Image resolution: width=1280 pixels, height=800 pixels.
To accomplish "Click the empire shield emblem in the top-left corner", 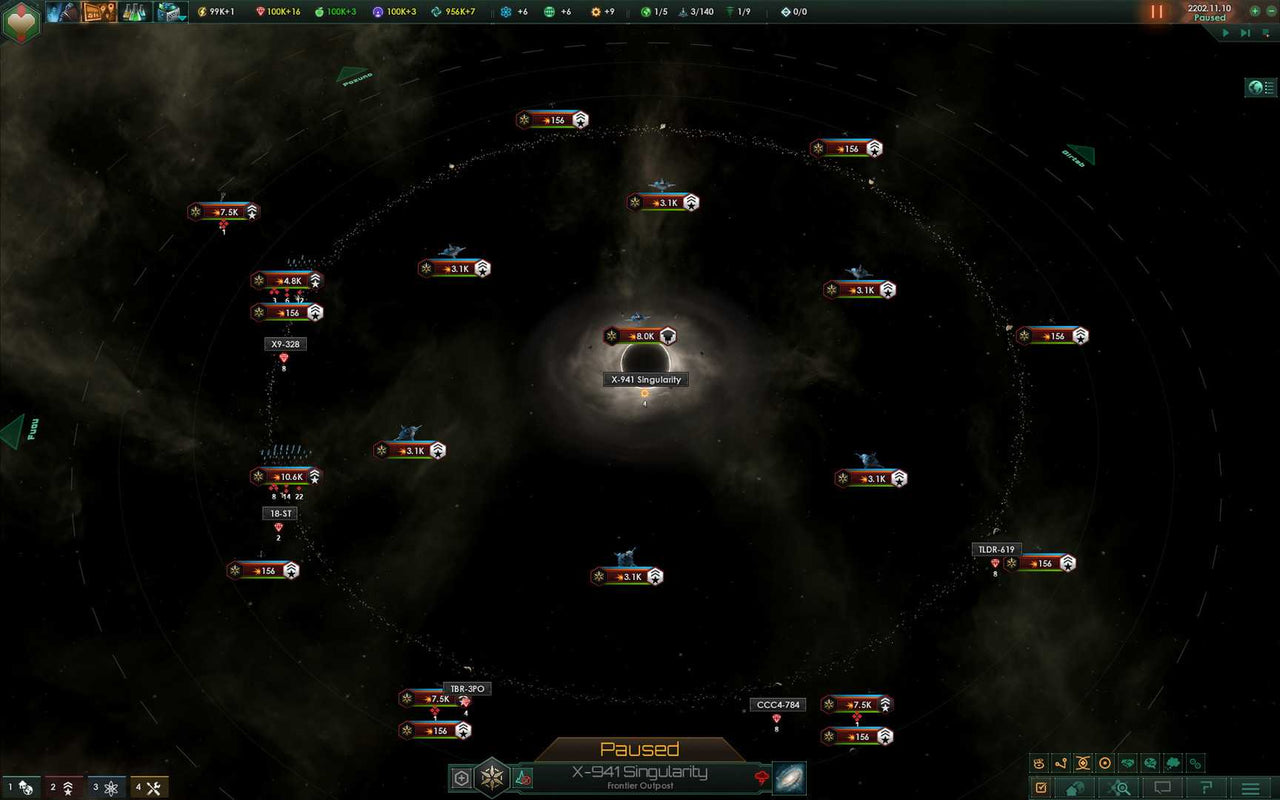I will coord(20,18).
